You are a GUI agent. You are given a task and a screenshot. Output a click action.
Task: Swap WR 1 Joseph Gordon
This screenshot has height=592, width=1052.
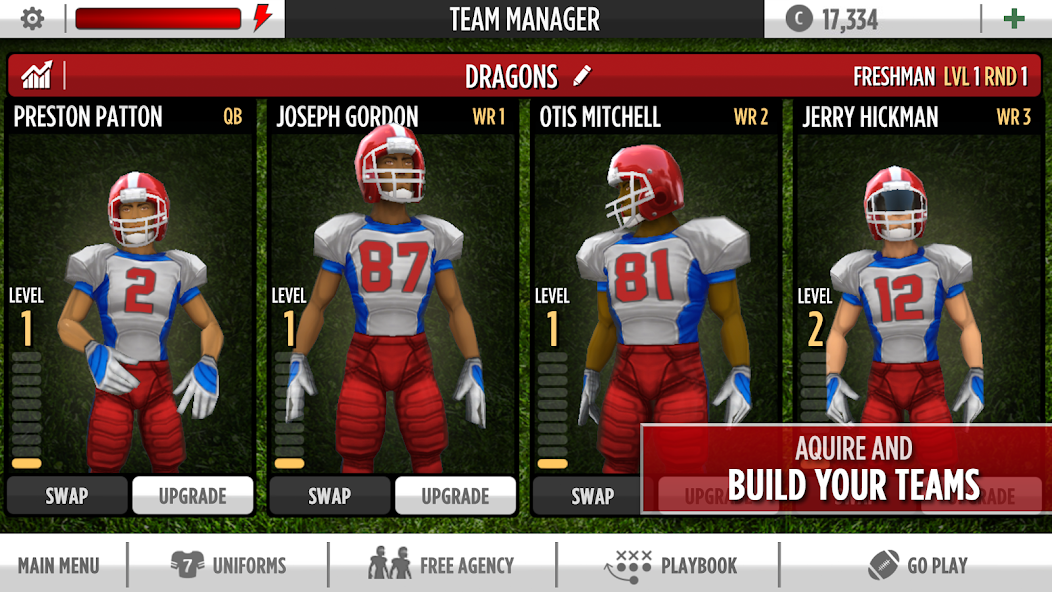pos(329,496)
